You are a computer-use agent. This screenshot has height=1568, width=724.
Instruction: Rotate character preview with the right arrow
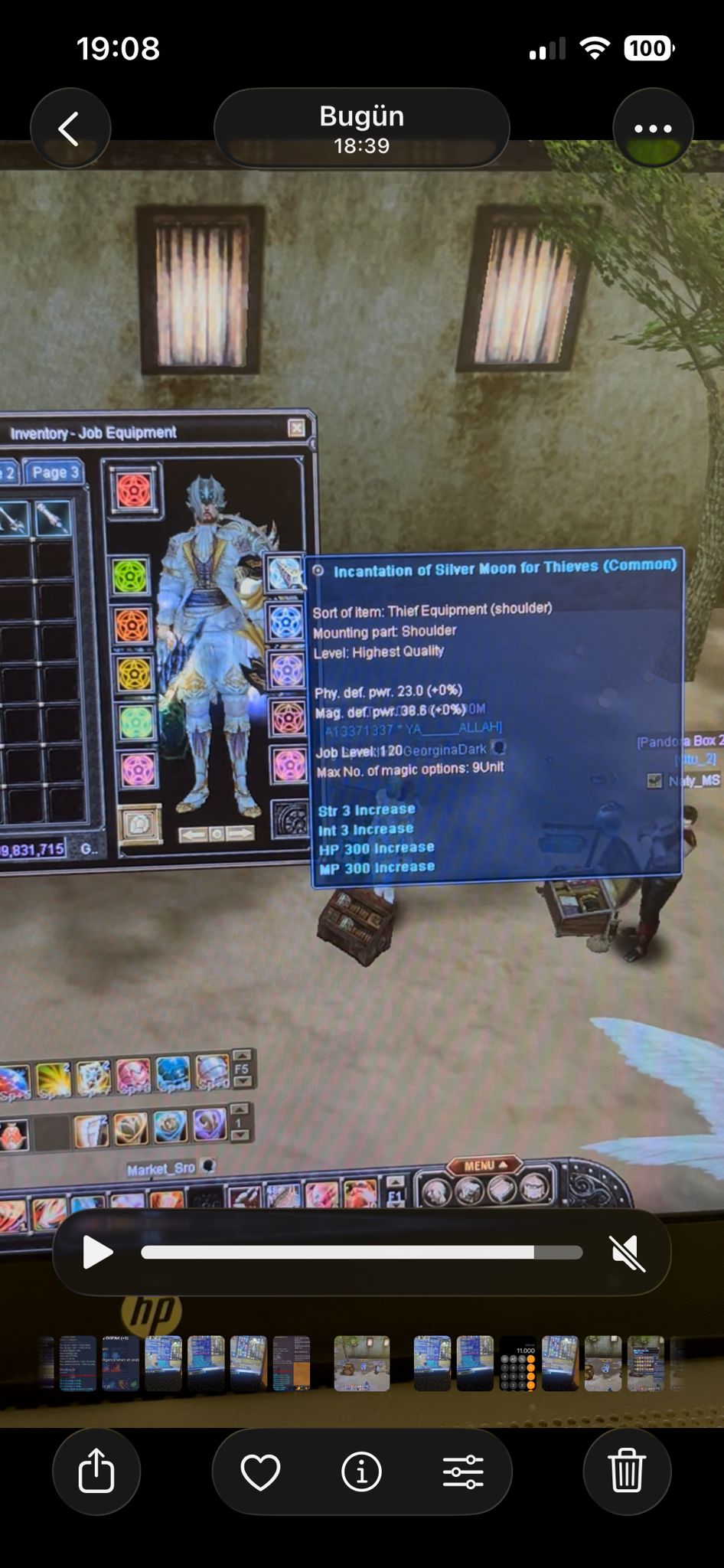pos(240,834)
